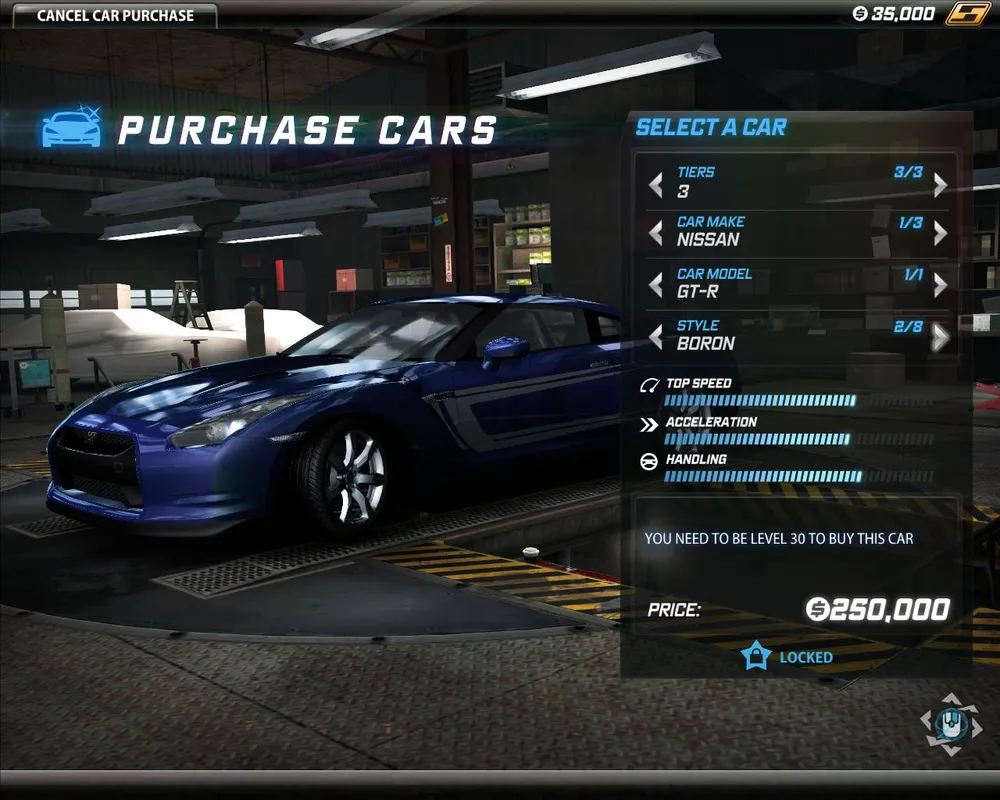Choose the previous Style
The height and width of the screenshot is (800, 1000).
click(655, 338)
